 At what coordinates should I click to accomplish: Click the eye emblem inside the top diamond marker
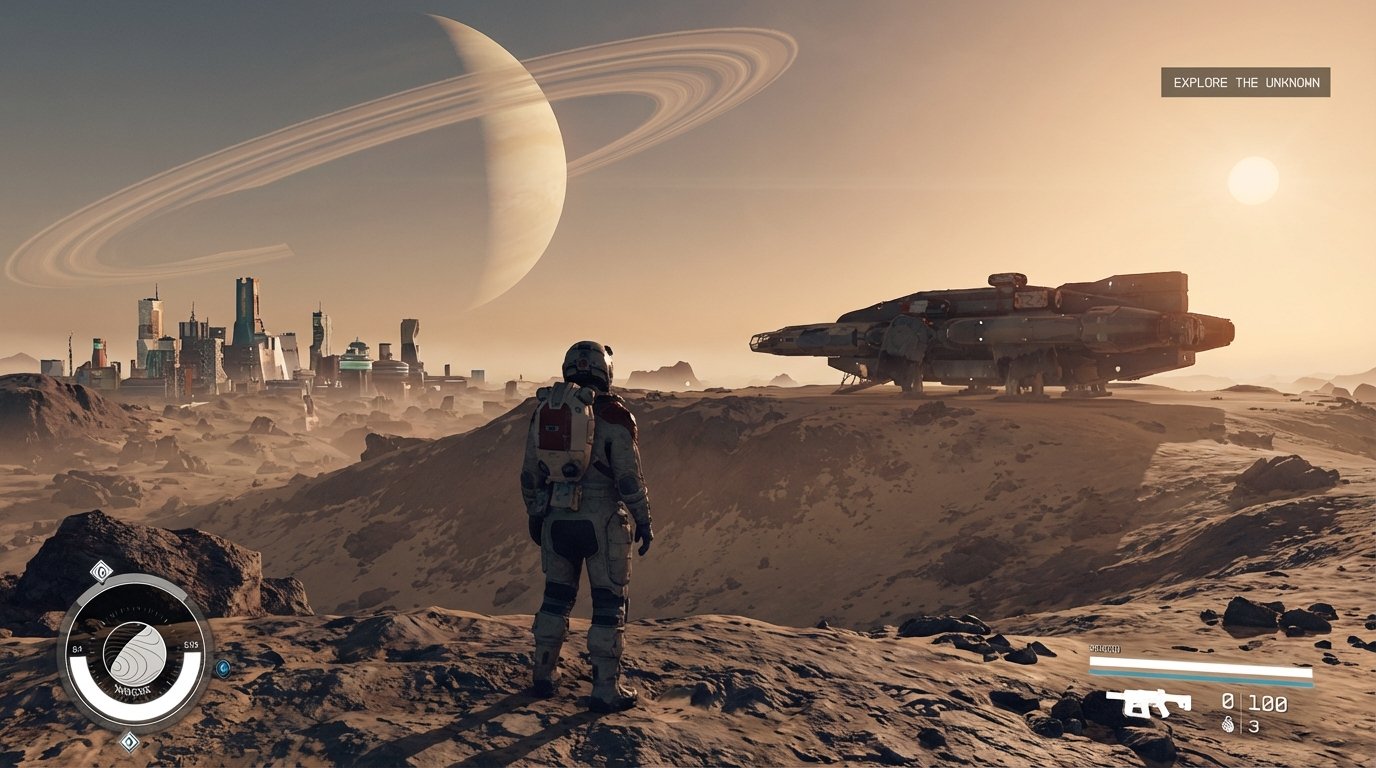point(101,570)
